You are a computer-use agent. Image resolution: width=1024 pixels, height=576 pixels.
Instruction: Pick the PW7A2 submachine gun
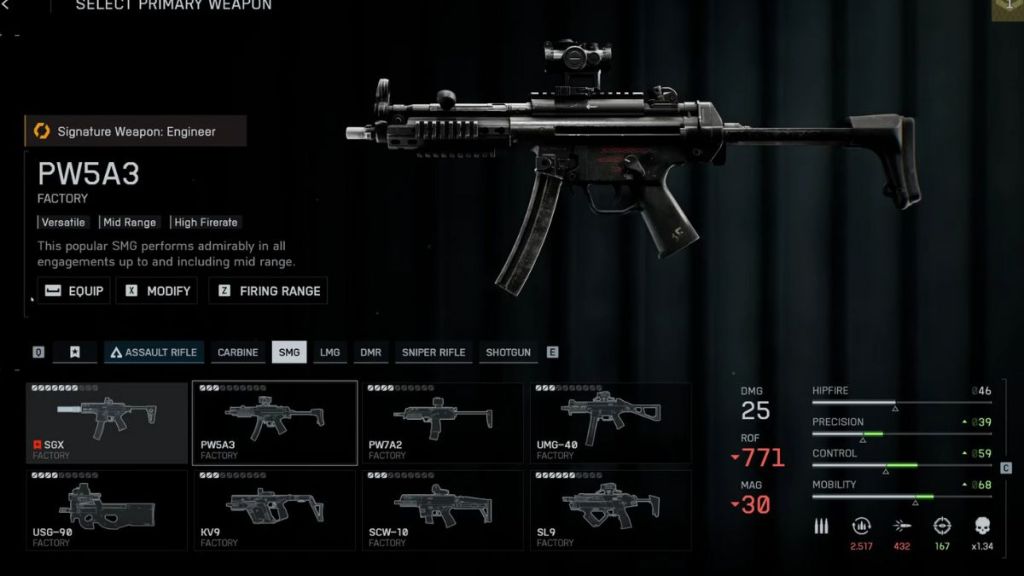point(442,423)
